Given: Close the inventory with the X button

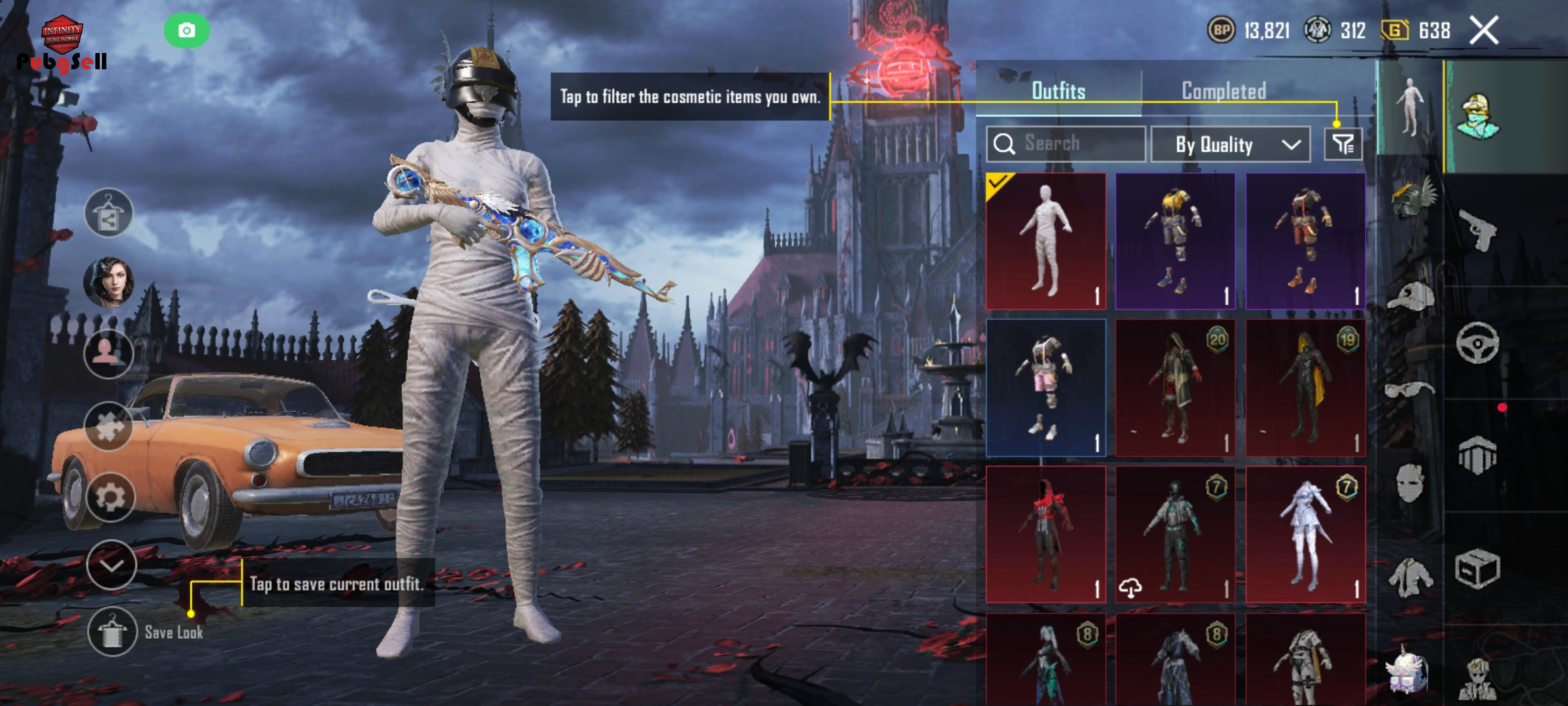Looking at the screenshot, I should click(1484, 31).
